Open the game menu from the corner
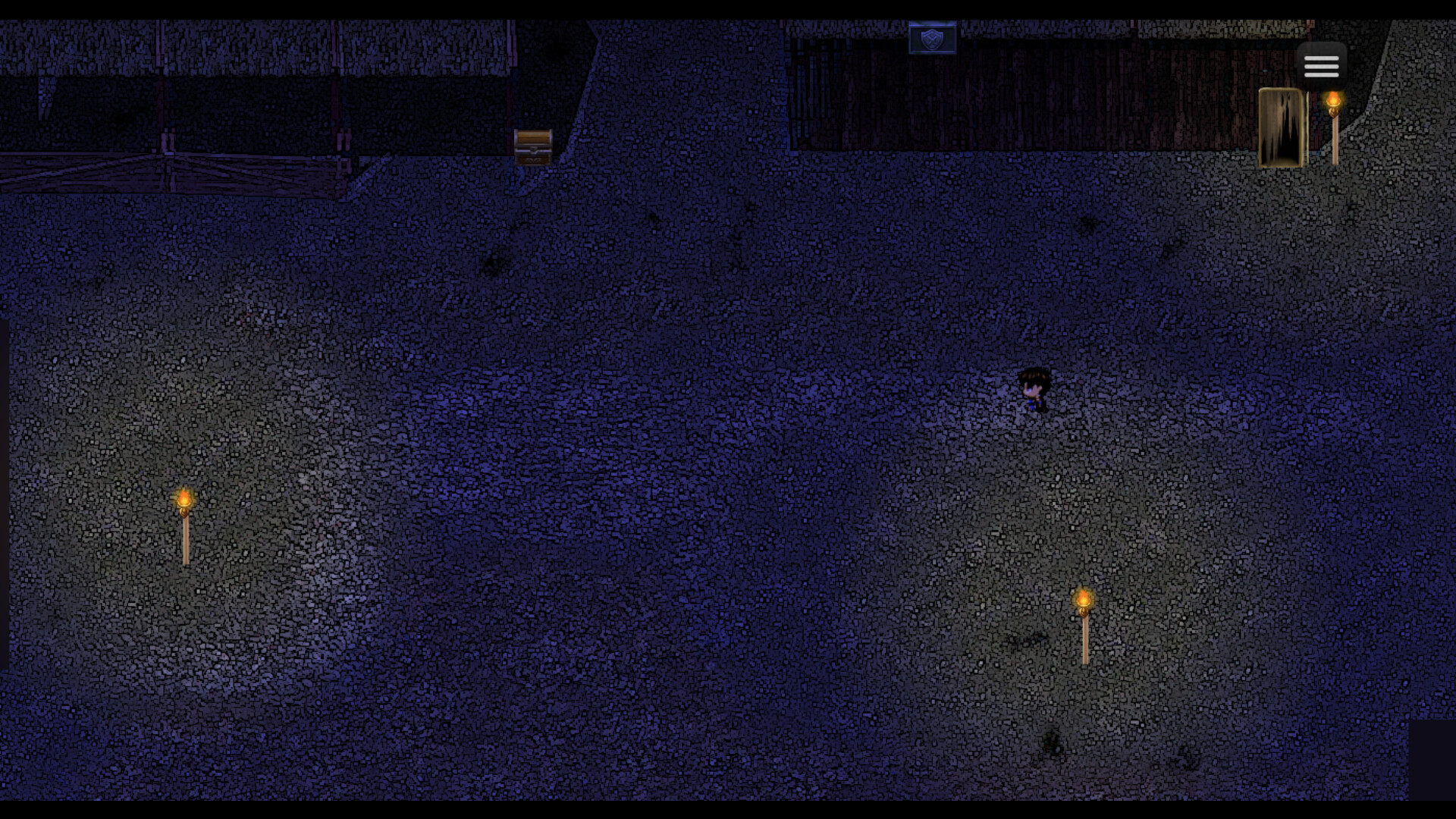This screenshot has width=1456, height=819. click(1322, 65)
